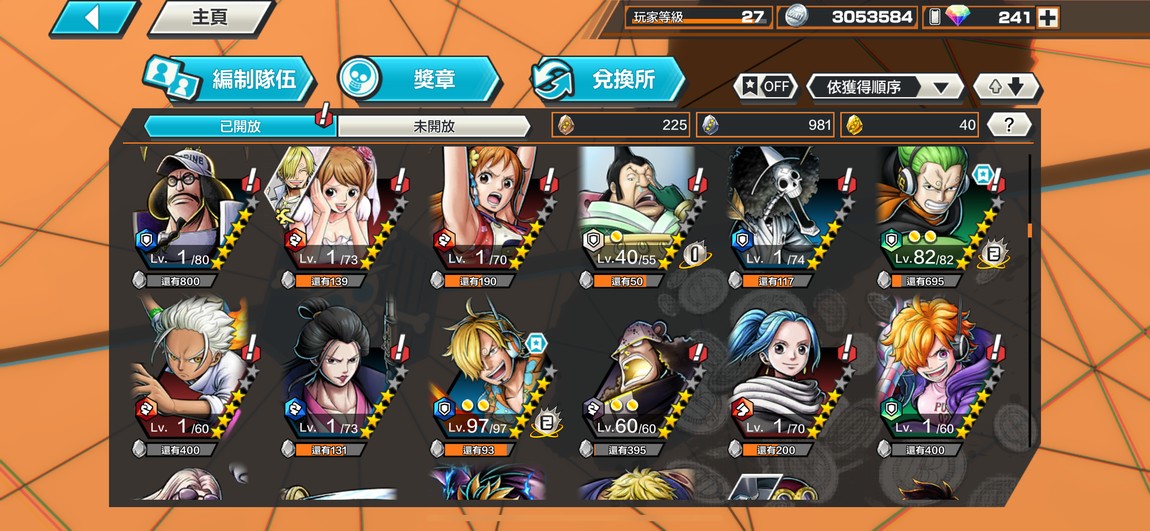Open the 依獲得順序 sort dropdown

tap(885, 87)
